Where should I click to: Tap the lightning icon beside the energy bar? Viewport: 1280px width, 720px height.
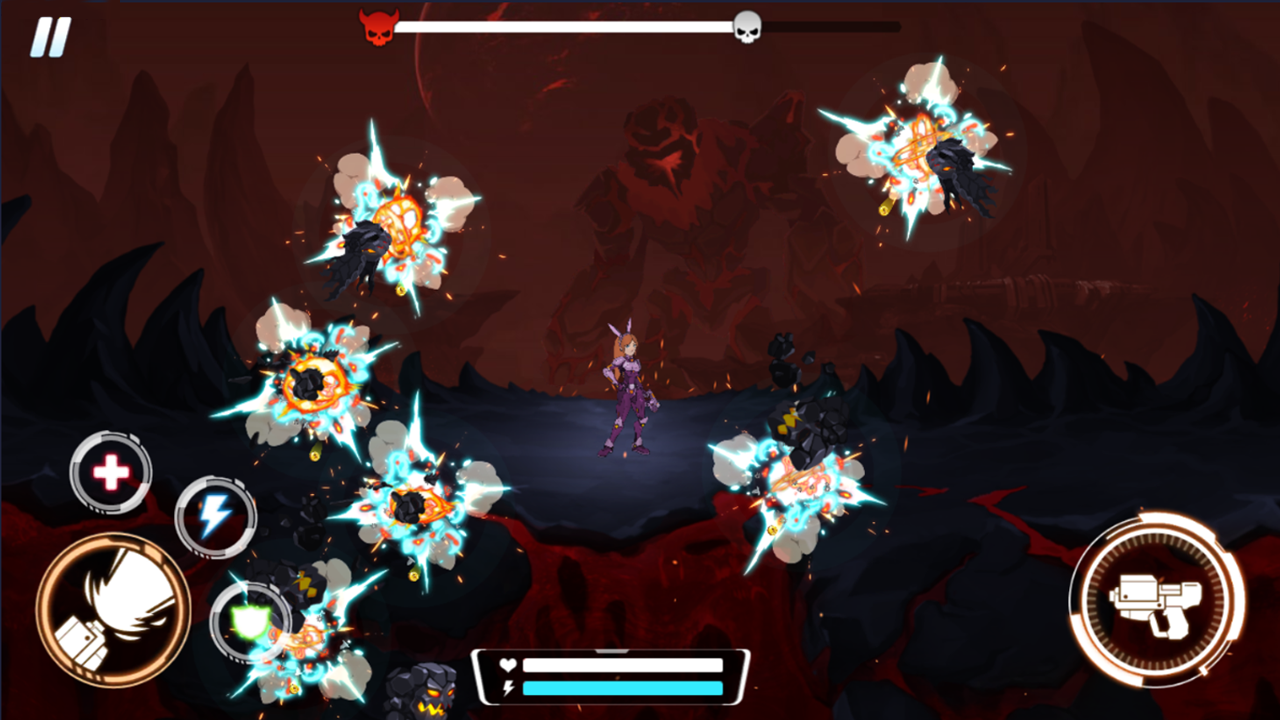(506, 688)
